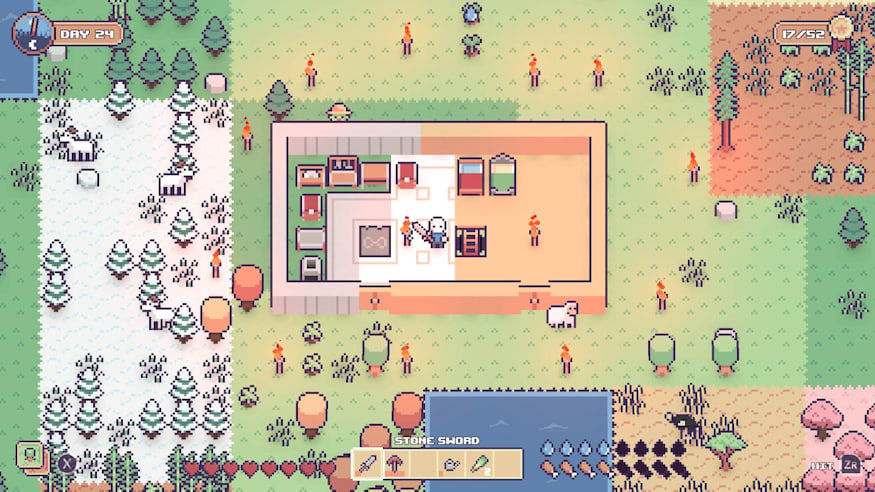The height and width of the screenshot is (492, 875).
Task: Select the pickaxe hotbar slot
Action: (x=396, y=464)
